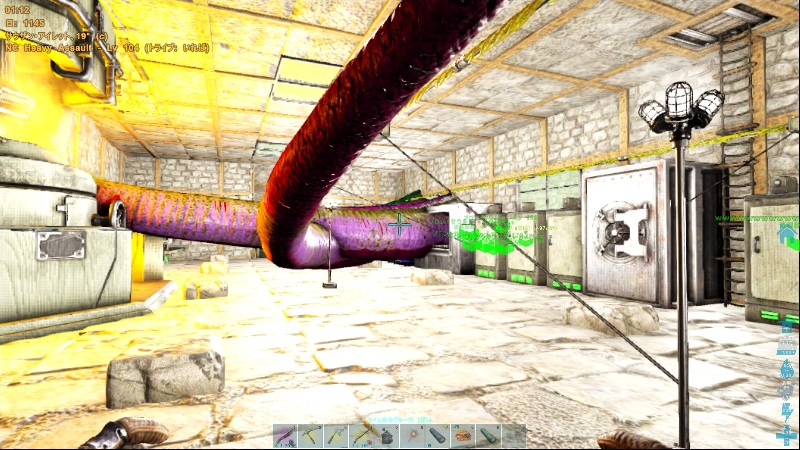
Task: Select the pickaxe hotbar slot
Action: 311,436
